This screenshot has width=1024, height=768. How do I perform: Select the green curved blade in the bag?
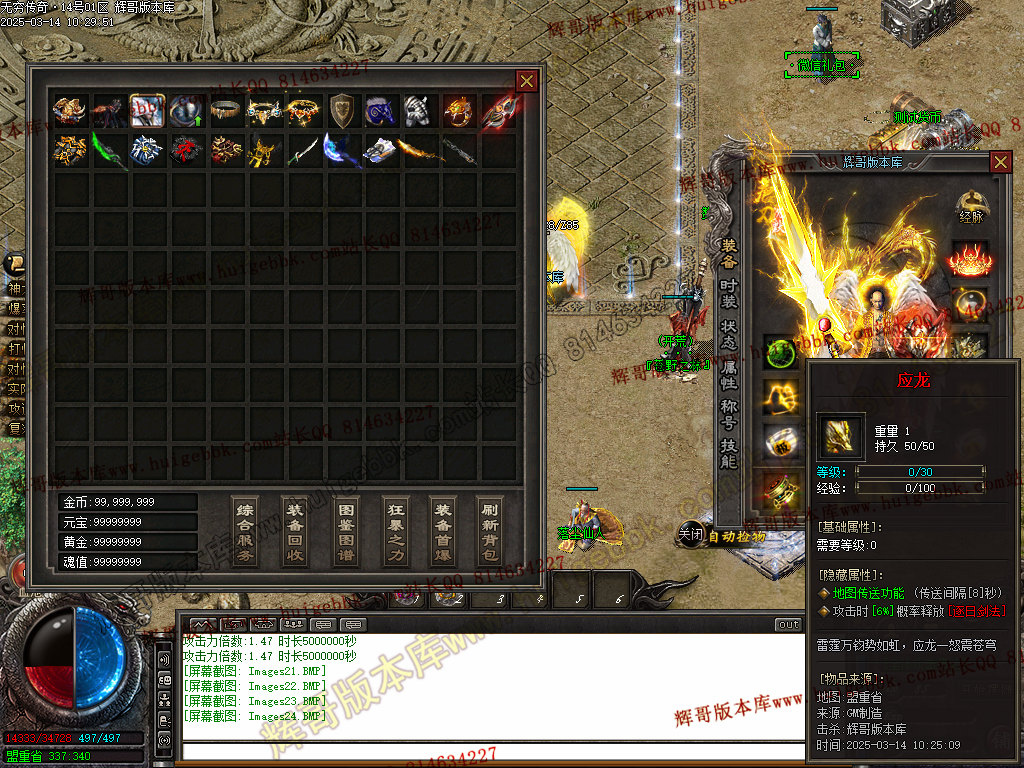point(109,150)
